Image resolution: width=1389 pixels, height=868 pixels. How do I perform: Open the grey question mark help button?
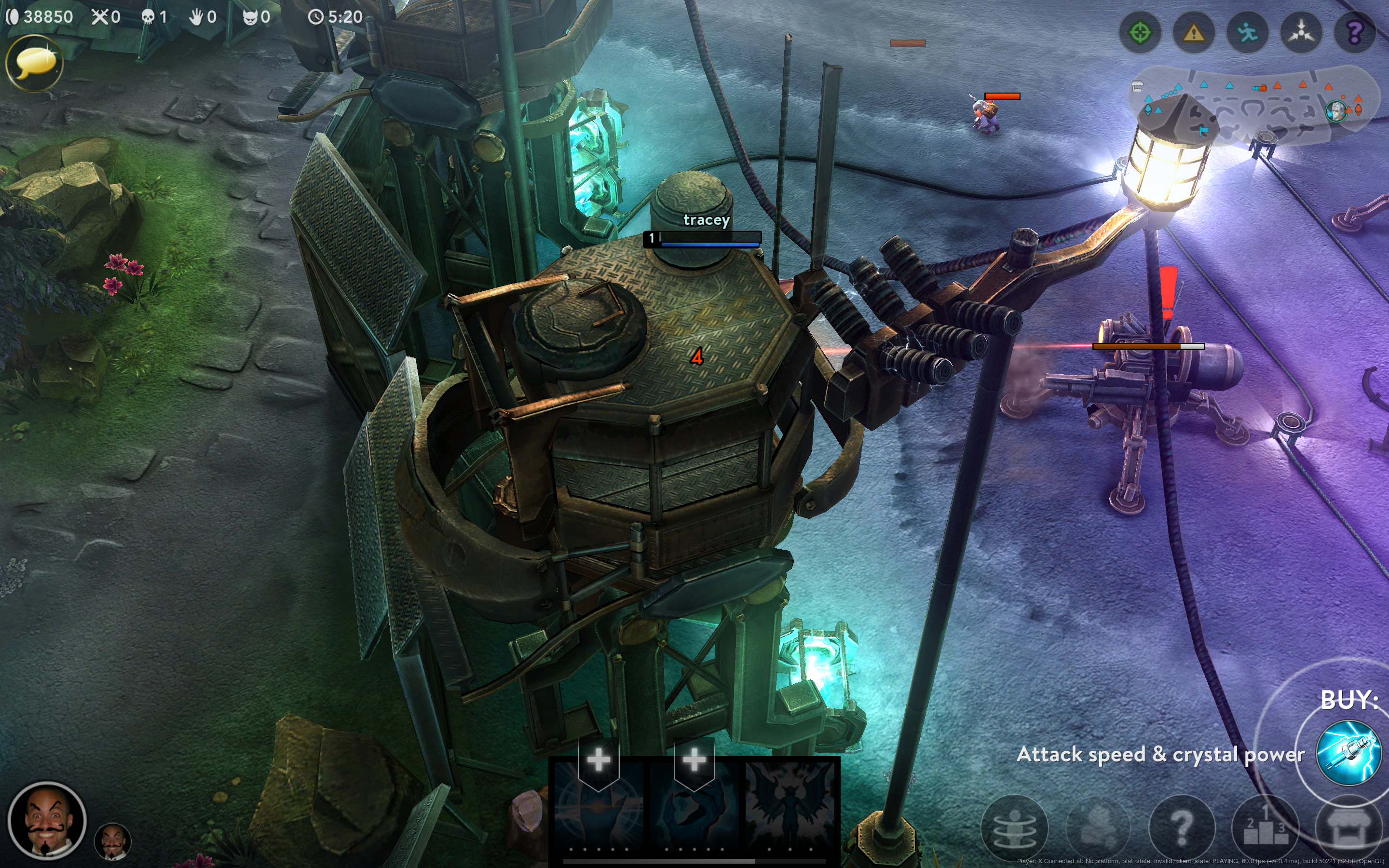1182,828
